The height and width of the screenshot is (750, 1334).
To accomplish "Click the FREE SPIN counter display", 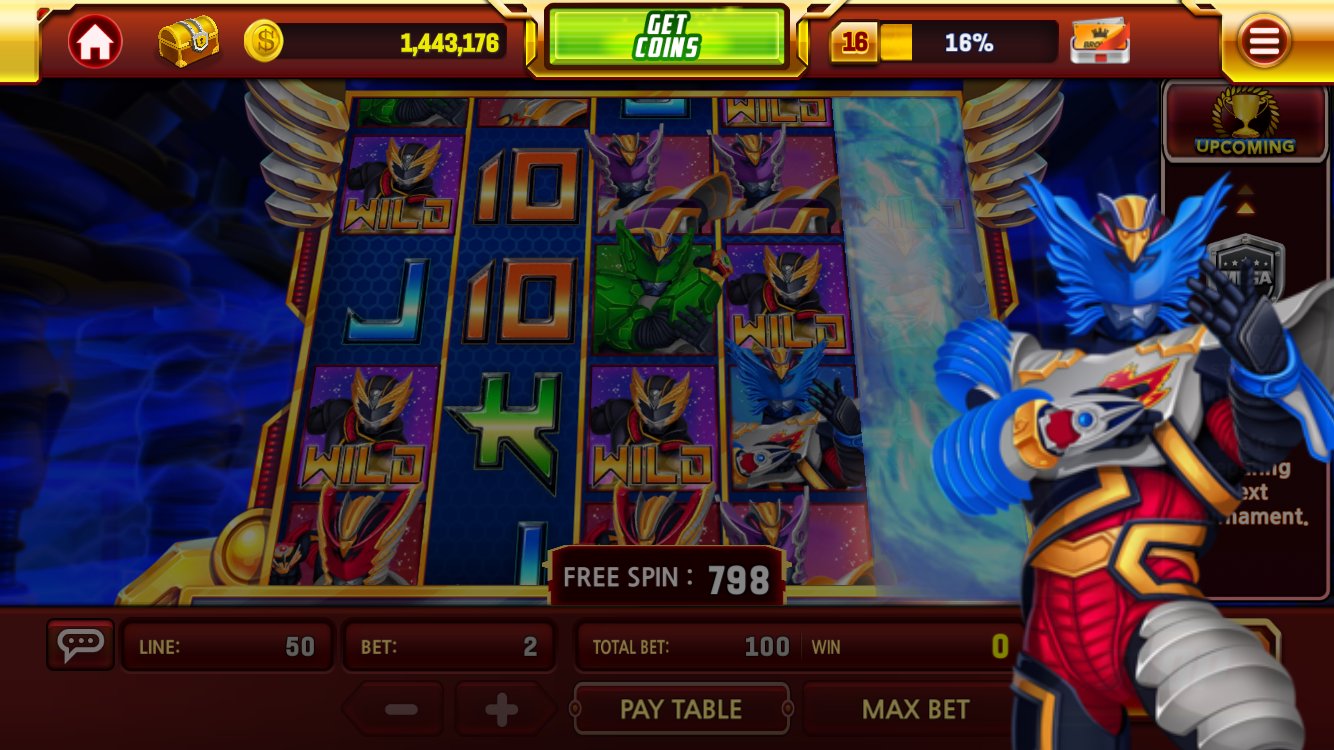I will (x=665, y=577).
